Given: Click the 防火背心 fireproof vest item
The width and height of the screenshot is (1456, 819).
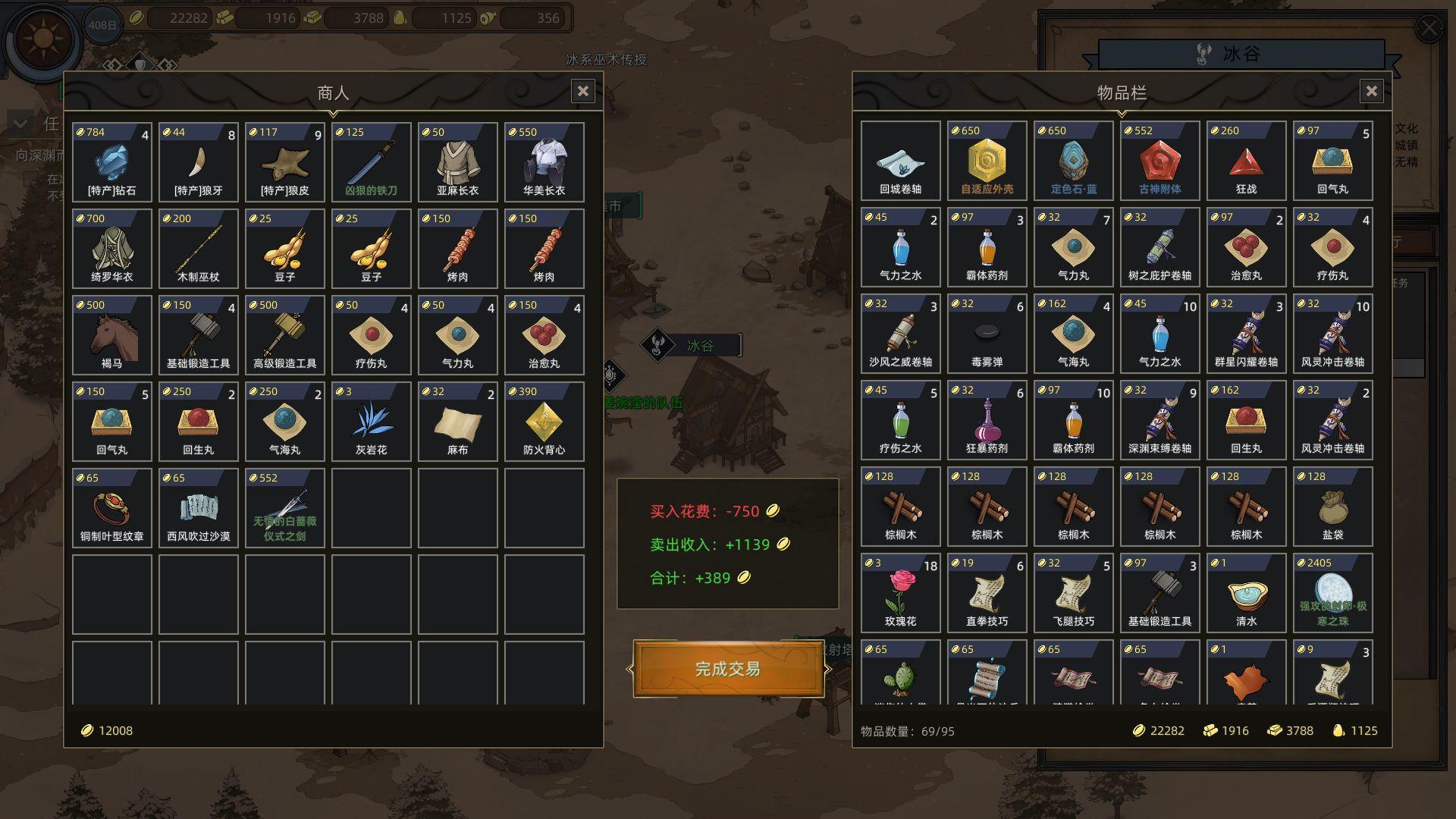Looking at the screenshot, I should click(544, 421).
